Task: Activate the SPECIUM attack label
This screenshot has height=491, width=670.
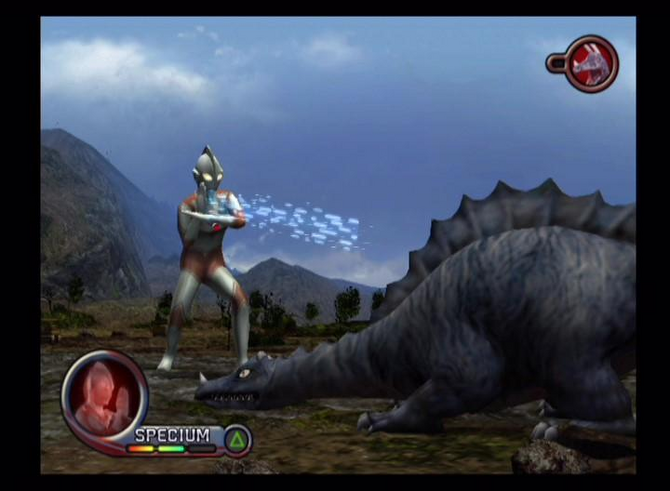Action: (173, 435)
